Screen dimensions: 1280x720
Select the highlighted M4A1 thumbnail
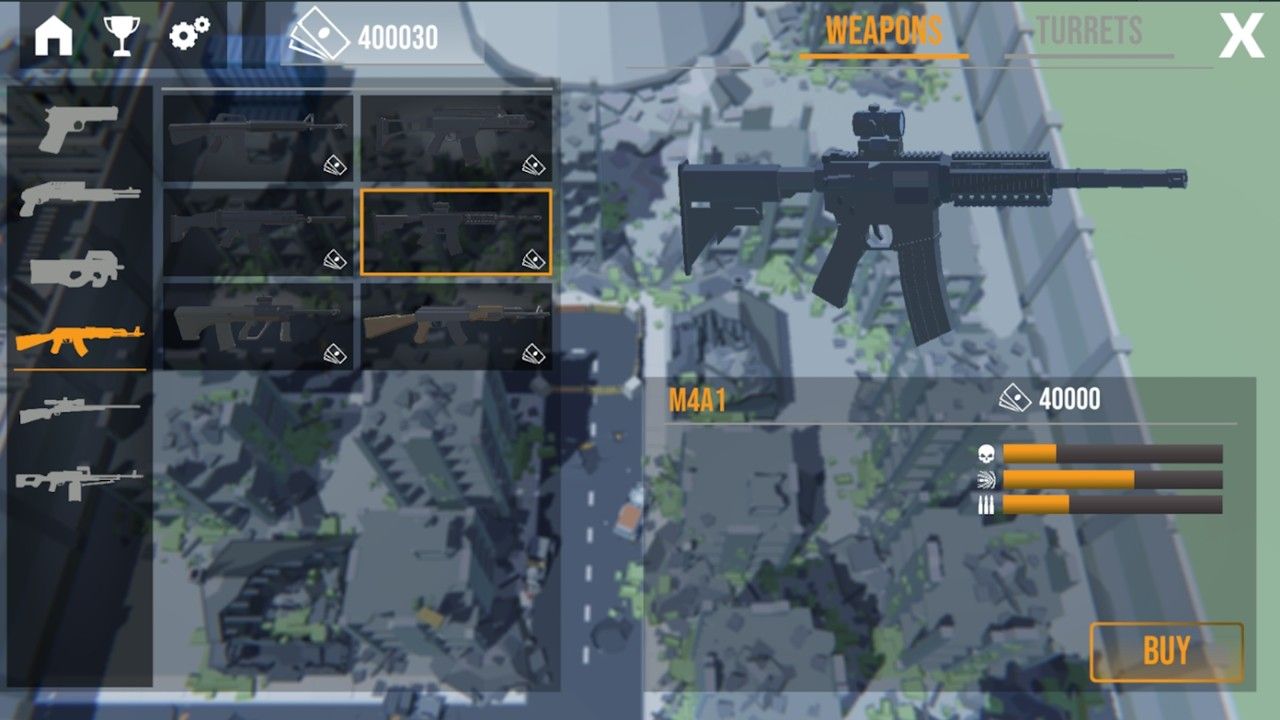click(x=456, y=232)
